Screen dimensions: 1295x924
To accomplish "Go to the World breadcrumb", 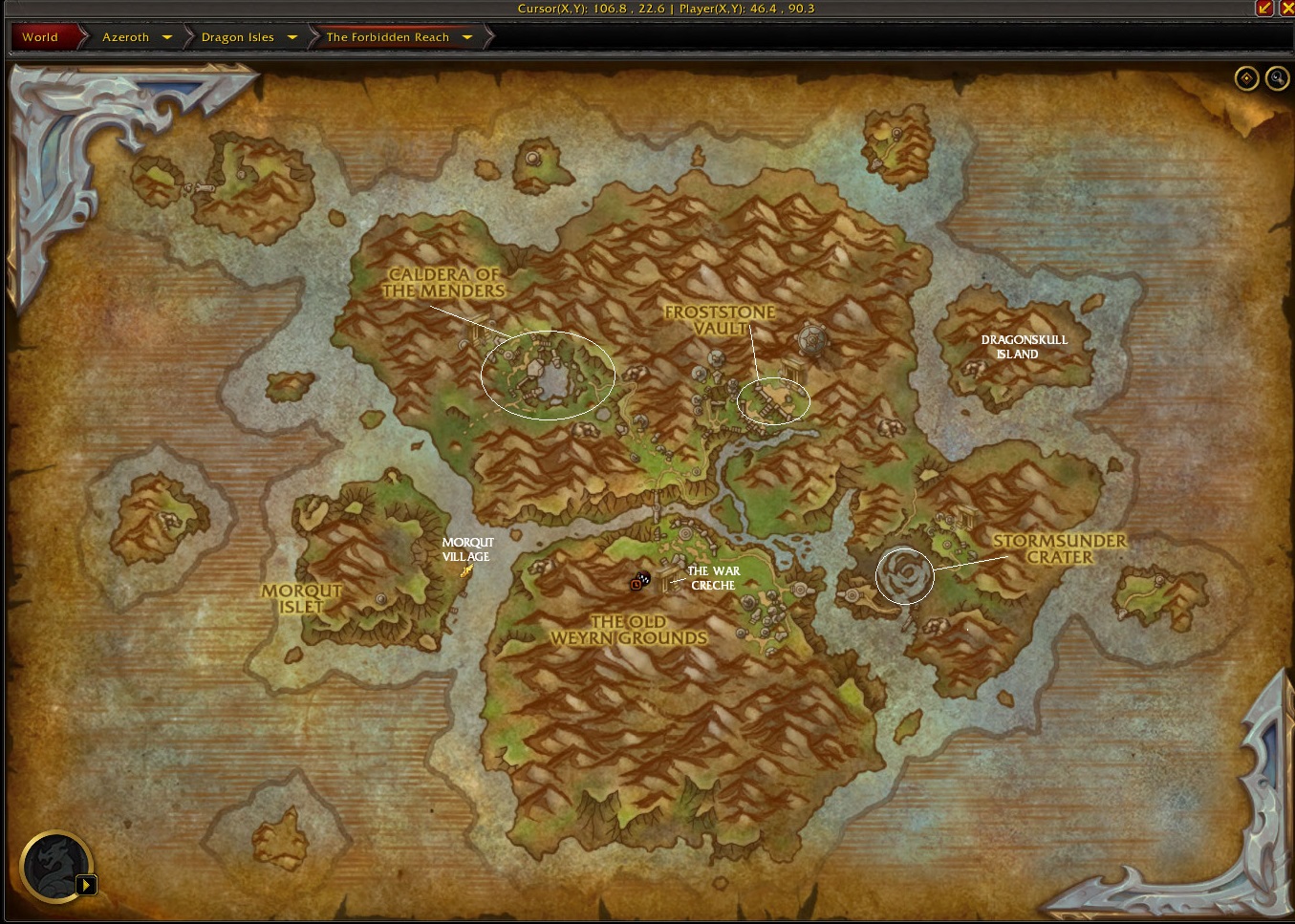I will pyautogui.click(x=40, y=37).
